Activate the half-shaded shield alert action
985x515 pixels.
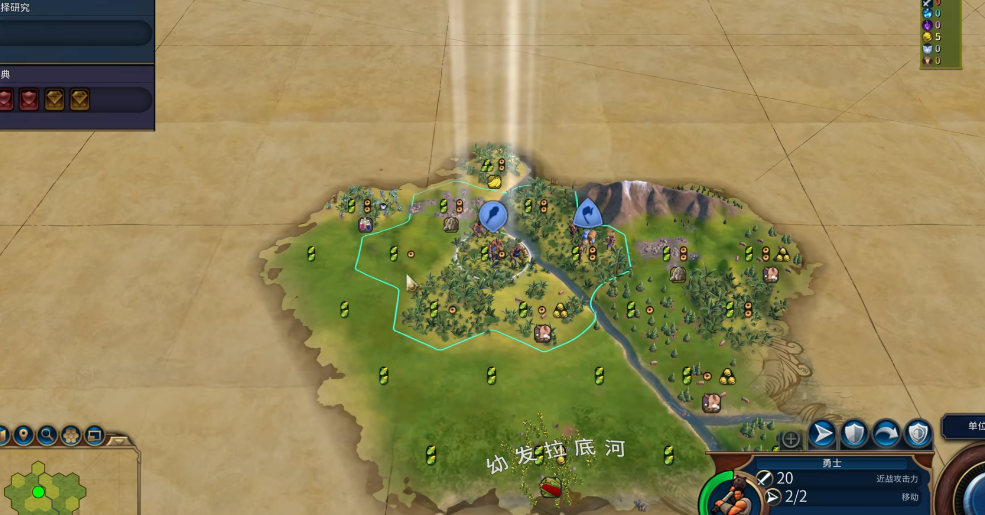pyautogui.click(x=918, y=434)
